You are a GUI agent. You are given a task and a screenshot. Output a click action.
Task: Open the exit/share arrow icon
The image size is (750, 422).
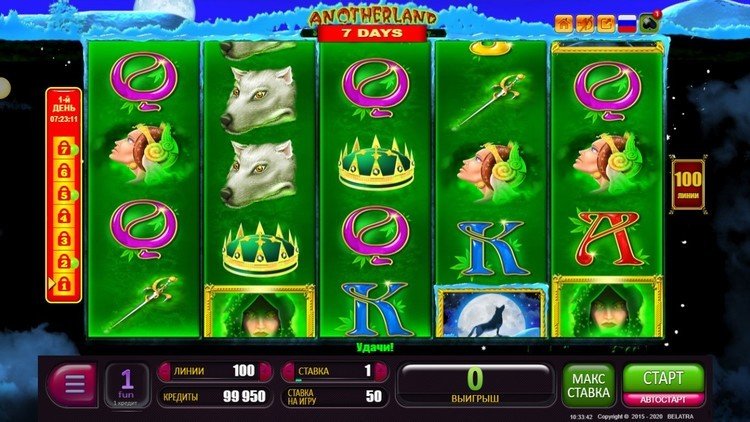click(x=606, y=22)
